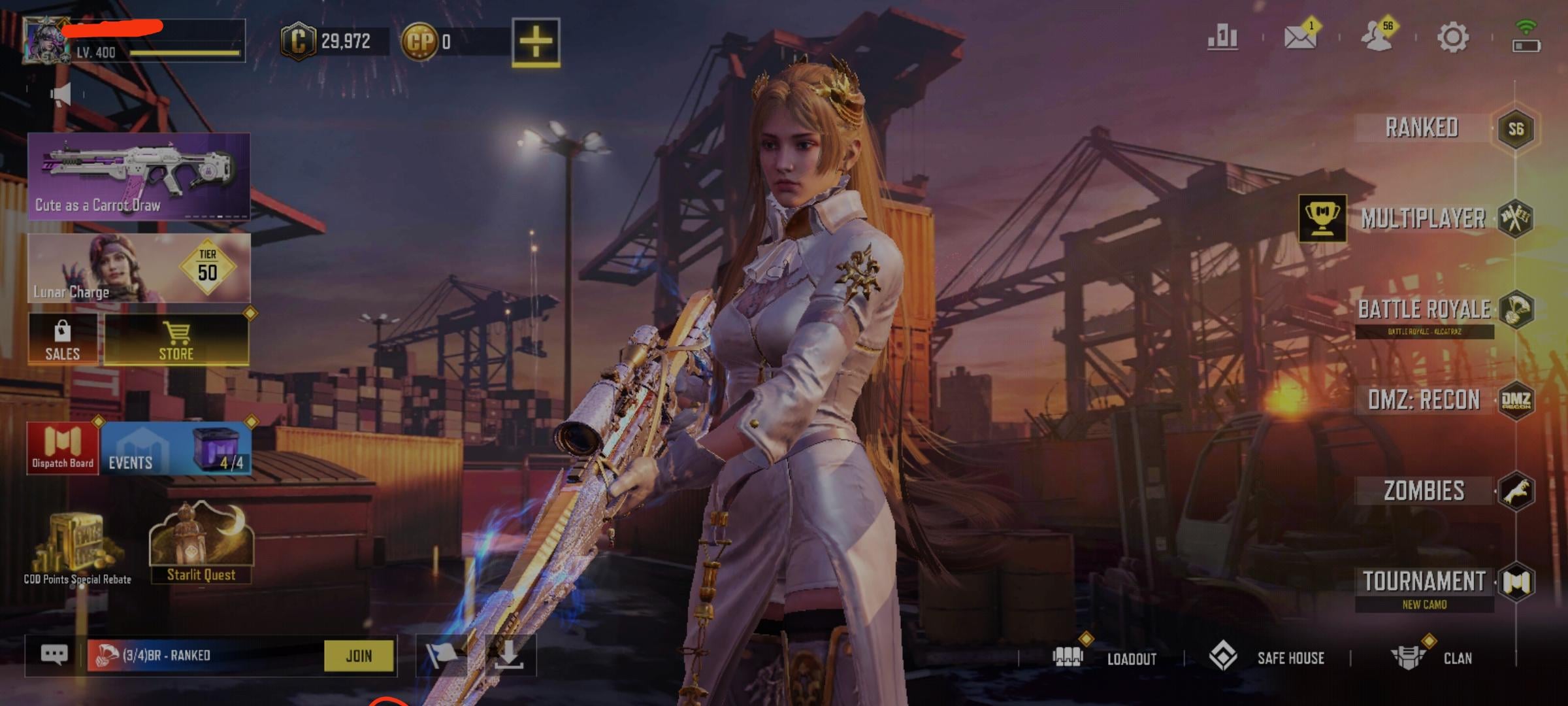The width and height of the screenshot is (1568, 706).
Task: Enter the Zombies mode
Action: pos(1424,491)
